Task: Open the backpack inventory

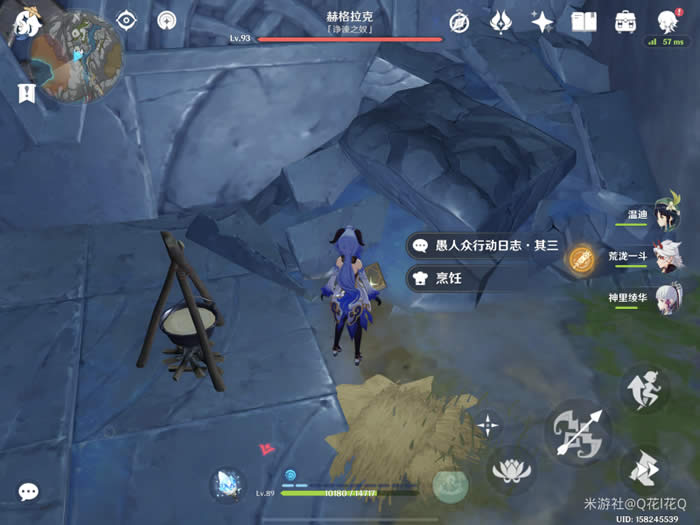Action: click(x=625, y=22)
